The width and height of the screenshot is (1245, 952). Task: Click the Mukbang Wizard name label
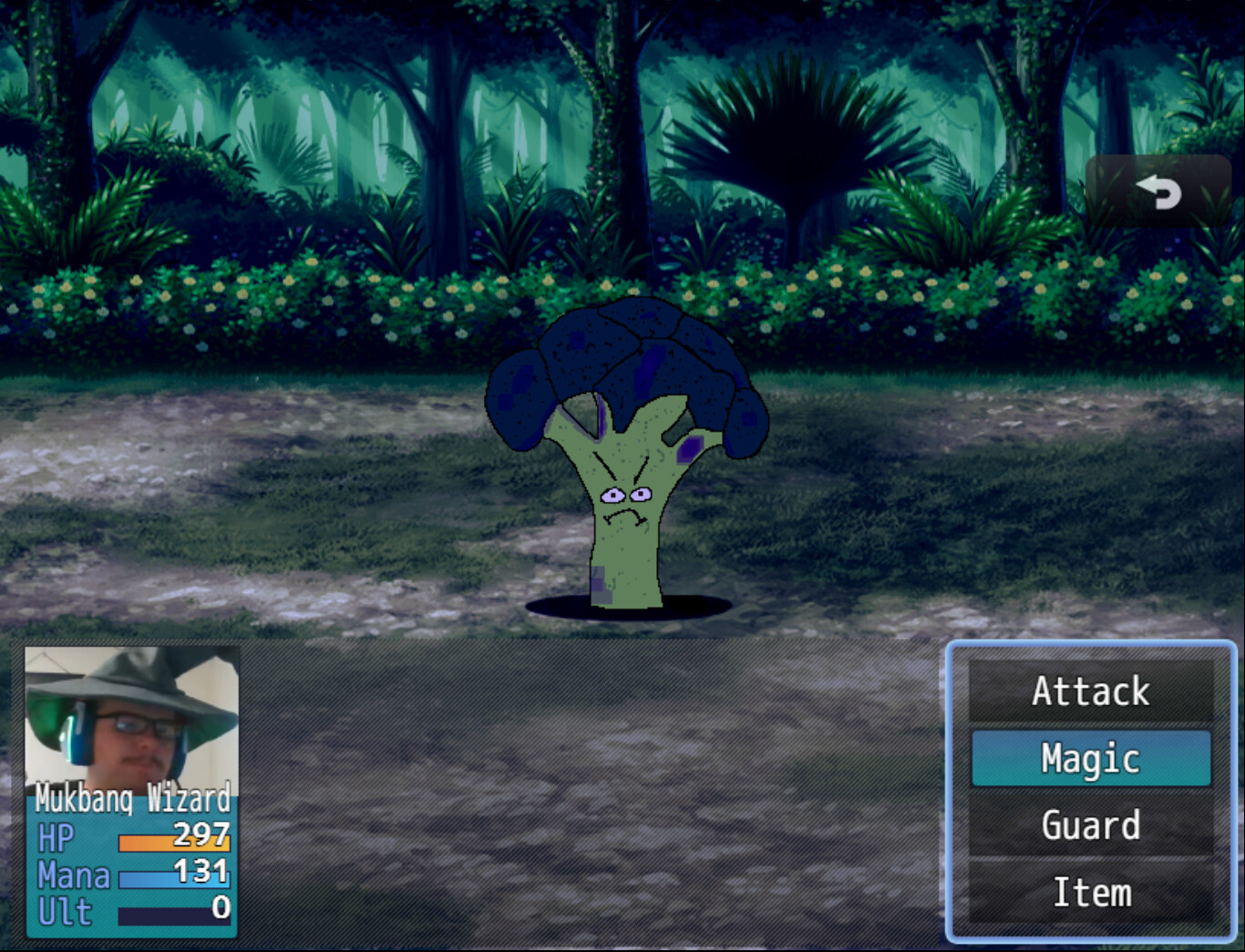point(132,800)
